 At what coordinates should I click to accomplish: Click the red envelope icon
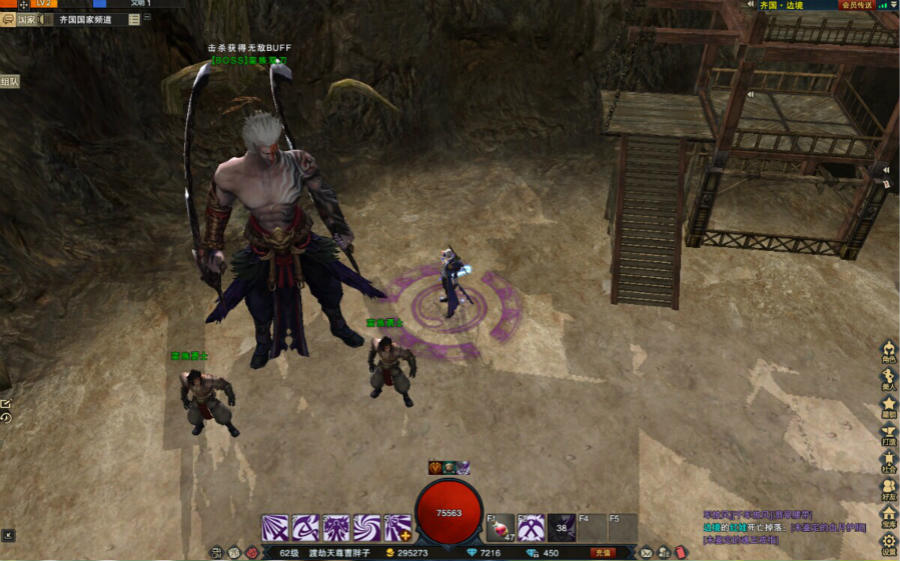coord(680,552)
